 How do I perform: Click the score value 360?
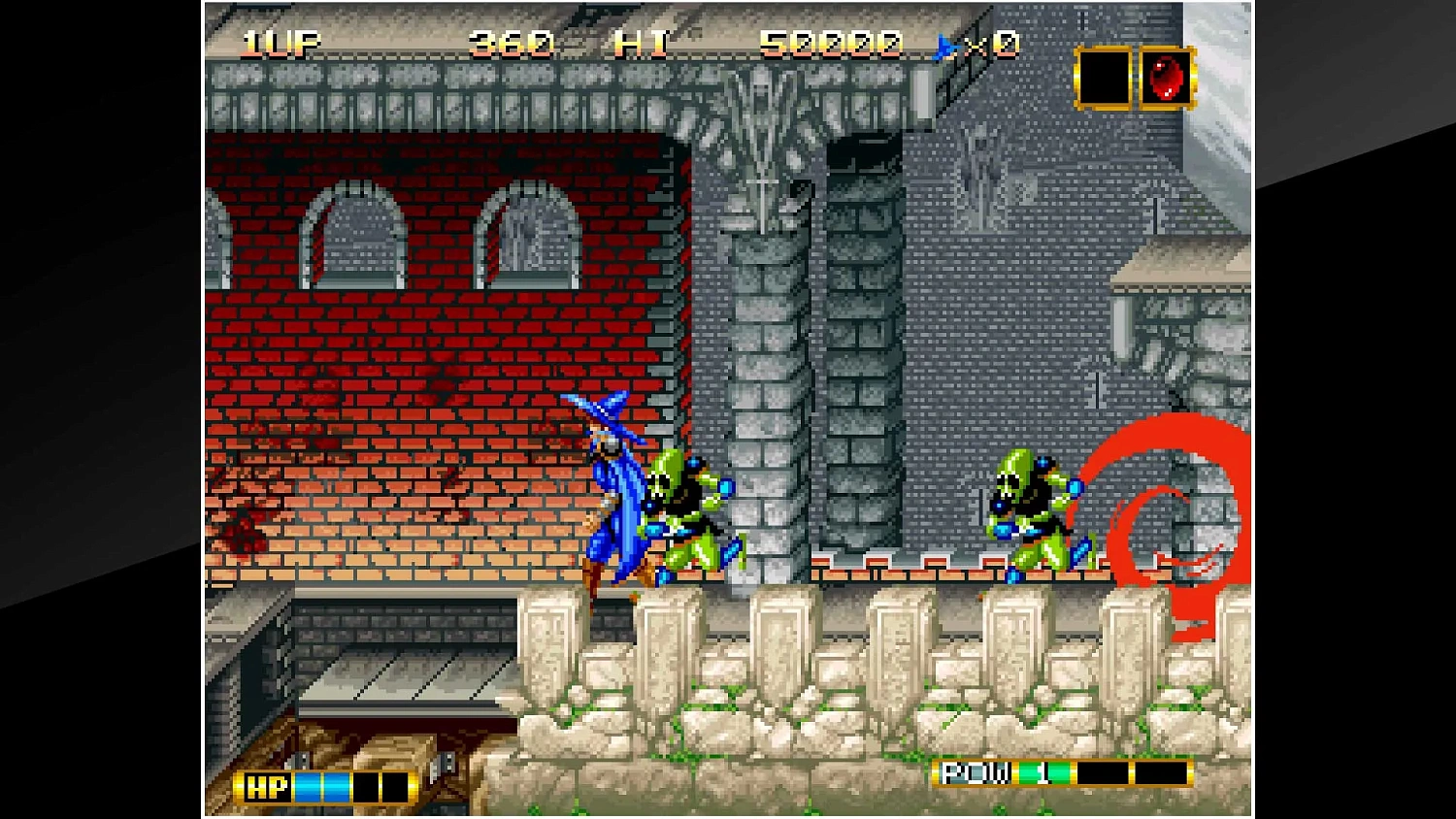tap(509, 41)
